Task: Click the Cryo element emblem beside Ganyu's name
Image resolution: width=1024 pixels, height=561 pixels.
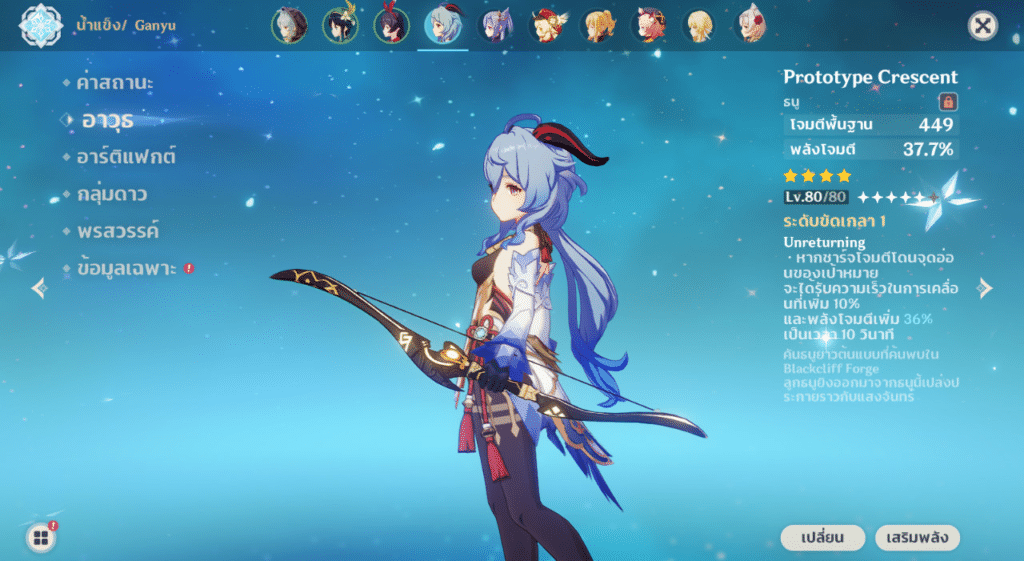Action: coord(41,25)
